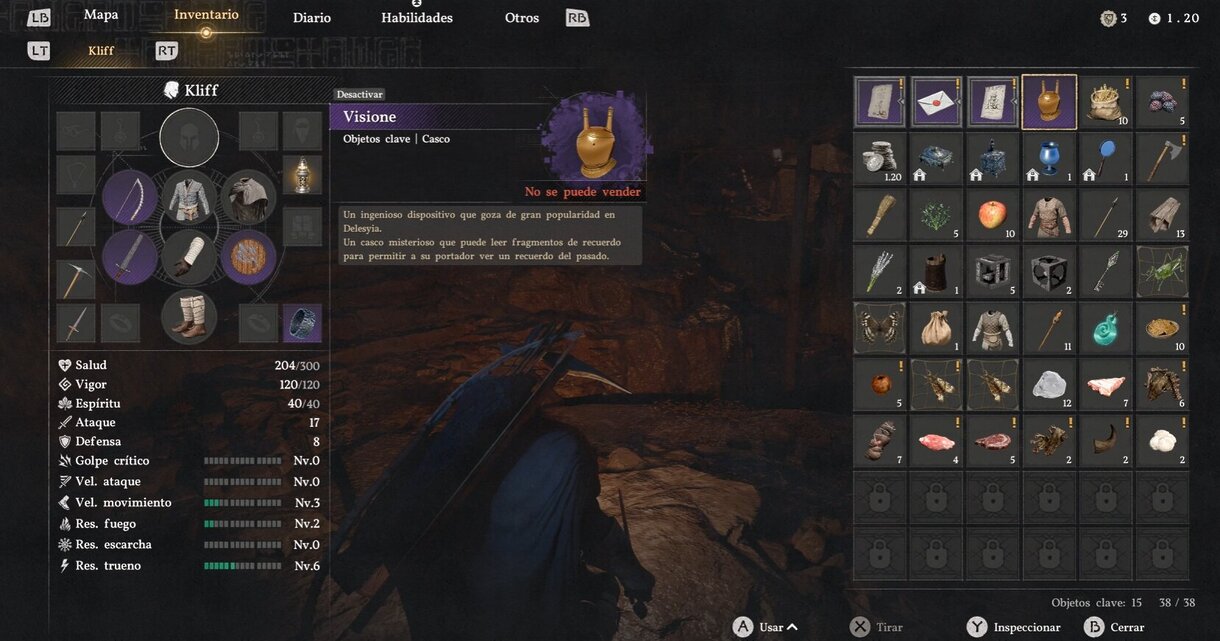Screen dimensions: 1220x641
Task: Select the green grasshopper slot
Action: pos(1162,272)
